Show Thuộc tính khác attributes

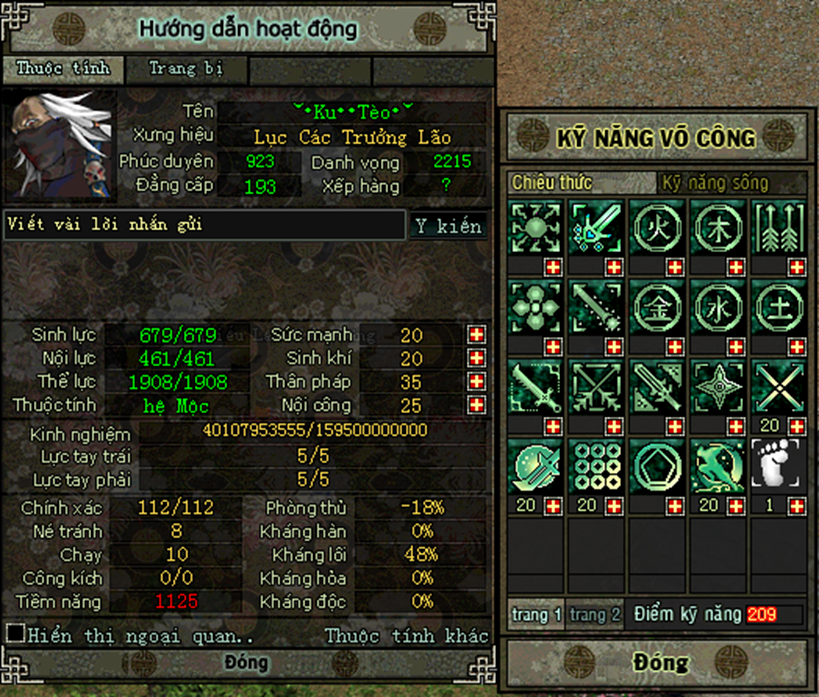pos(406,636)
